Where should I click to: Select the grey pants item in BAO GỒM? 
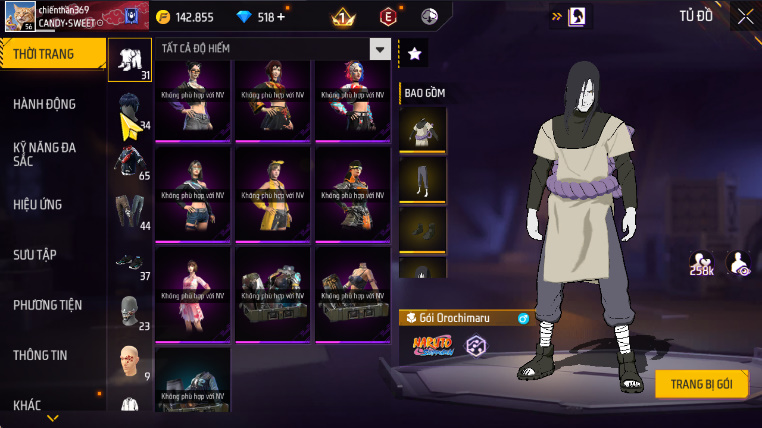422,180
